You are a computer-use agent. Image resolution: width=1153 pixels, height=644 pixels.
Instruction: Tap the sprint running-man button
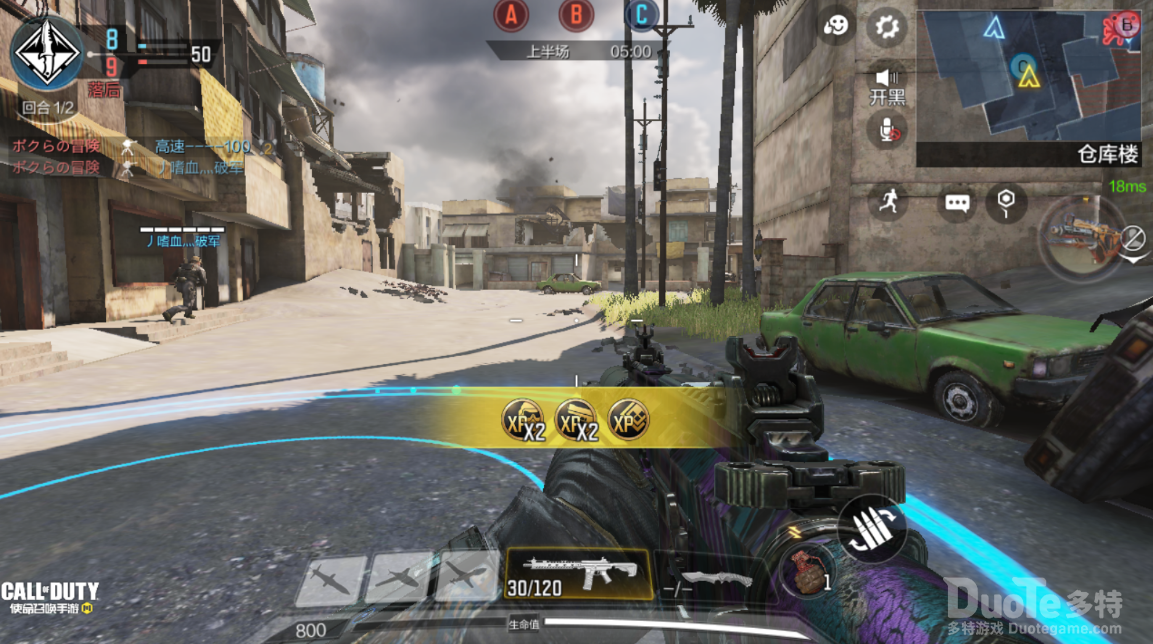coord(886,201)
